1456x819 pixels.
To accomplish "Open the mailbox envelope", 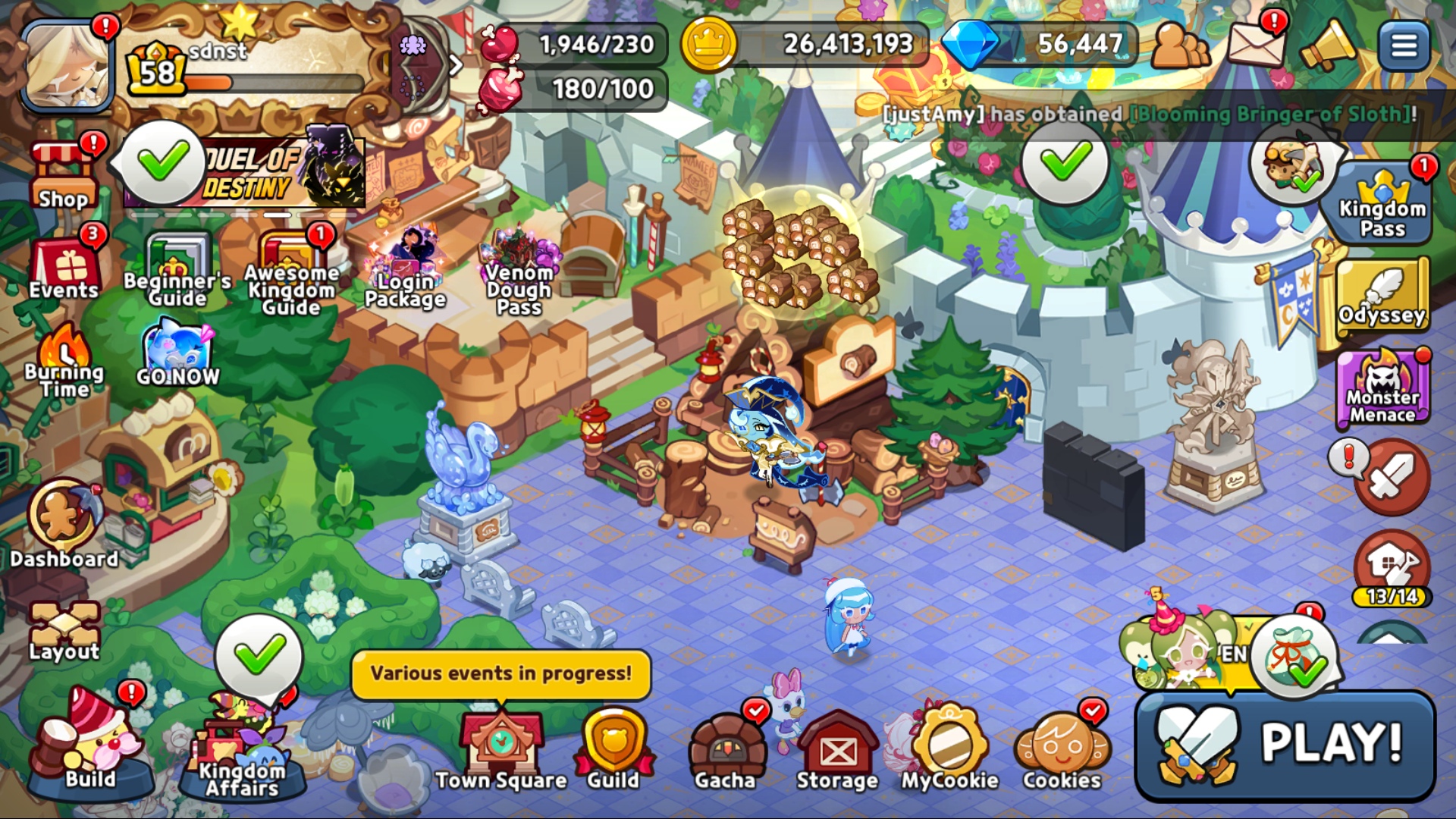I will coord(1256,44).
